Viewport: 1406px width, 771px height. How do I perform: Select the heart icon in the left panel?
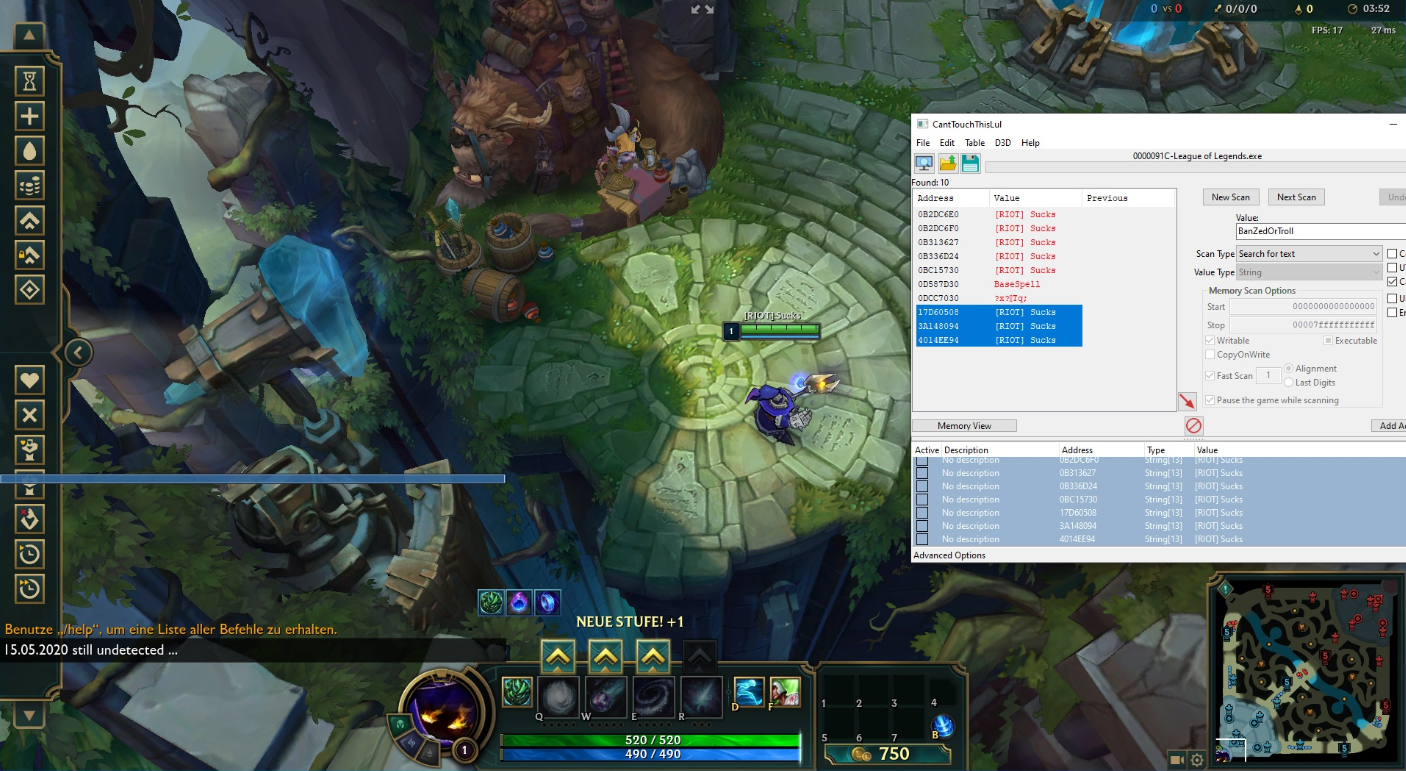click(30, 380)
